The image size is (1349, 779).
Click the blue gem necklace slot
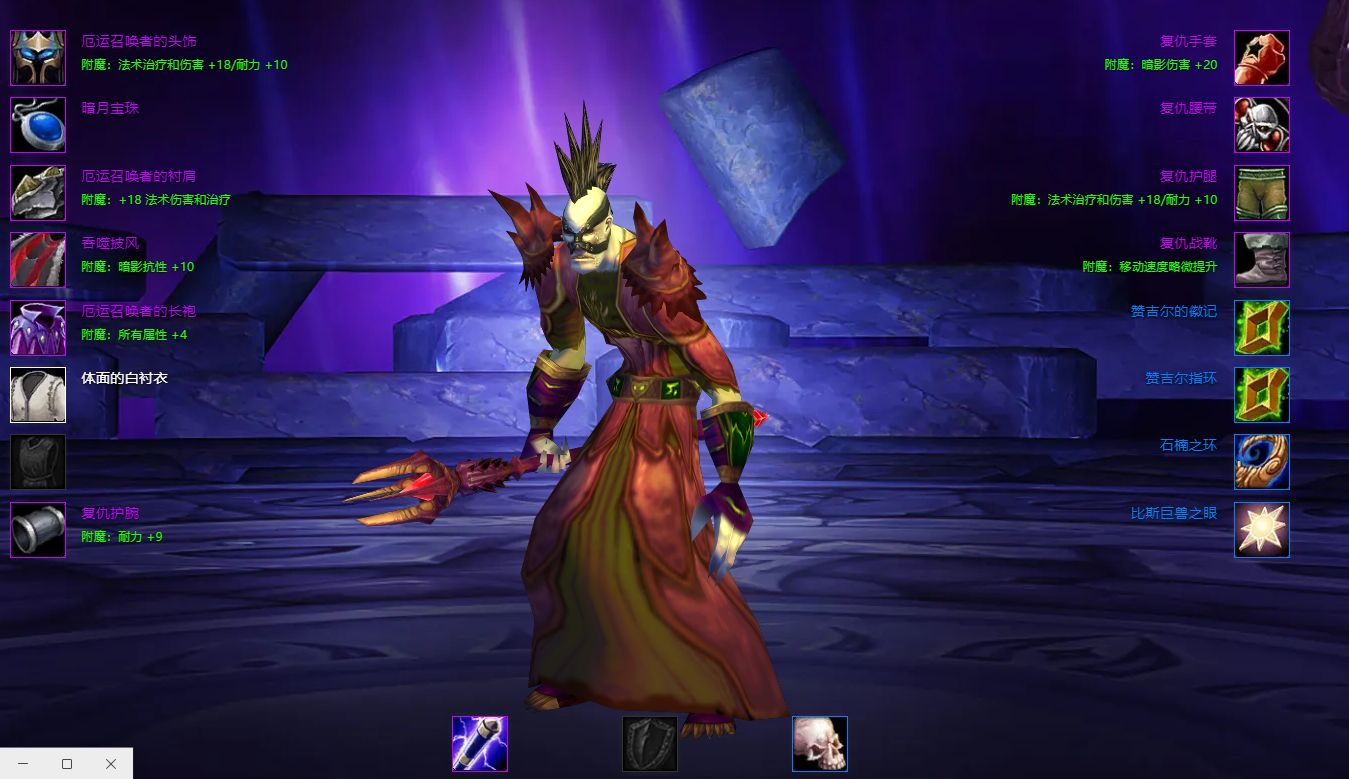(x=38, y=125)
